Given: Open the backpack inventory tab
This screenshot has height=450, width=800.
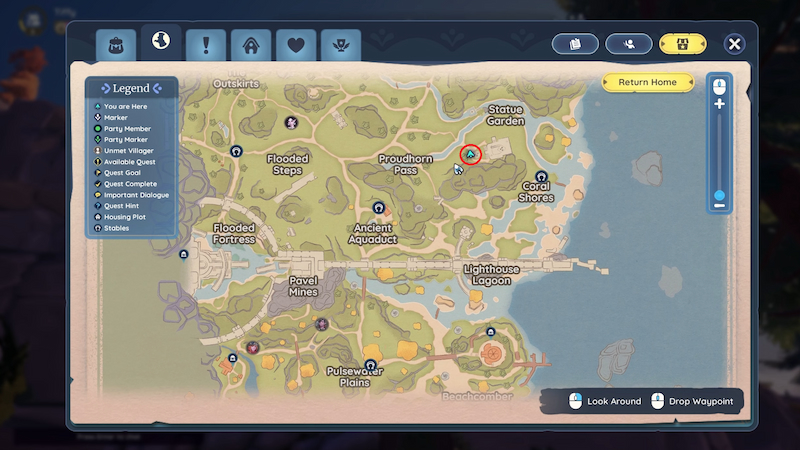Looking at the screenshot, I should coord(116,45).
